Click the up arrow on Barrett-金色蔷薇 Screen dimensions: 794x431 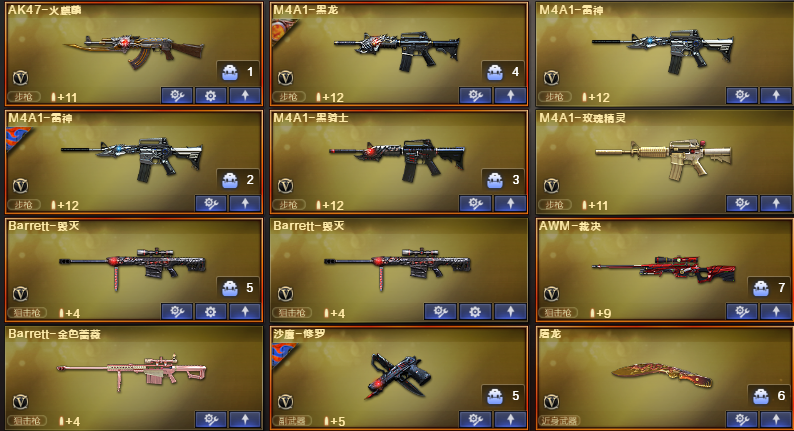pos(244,420)
